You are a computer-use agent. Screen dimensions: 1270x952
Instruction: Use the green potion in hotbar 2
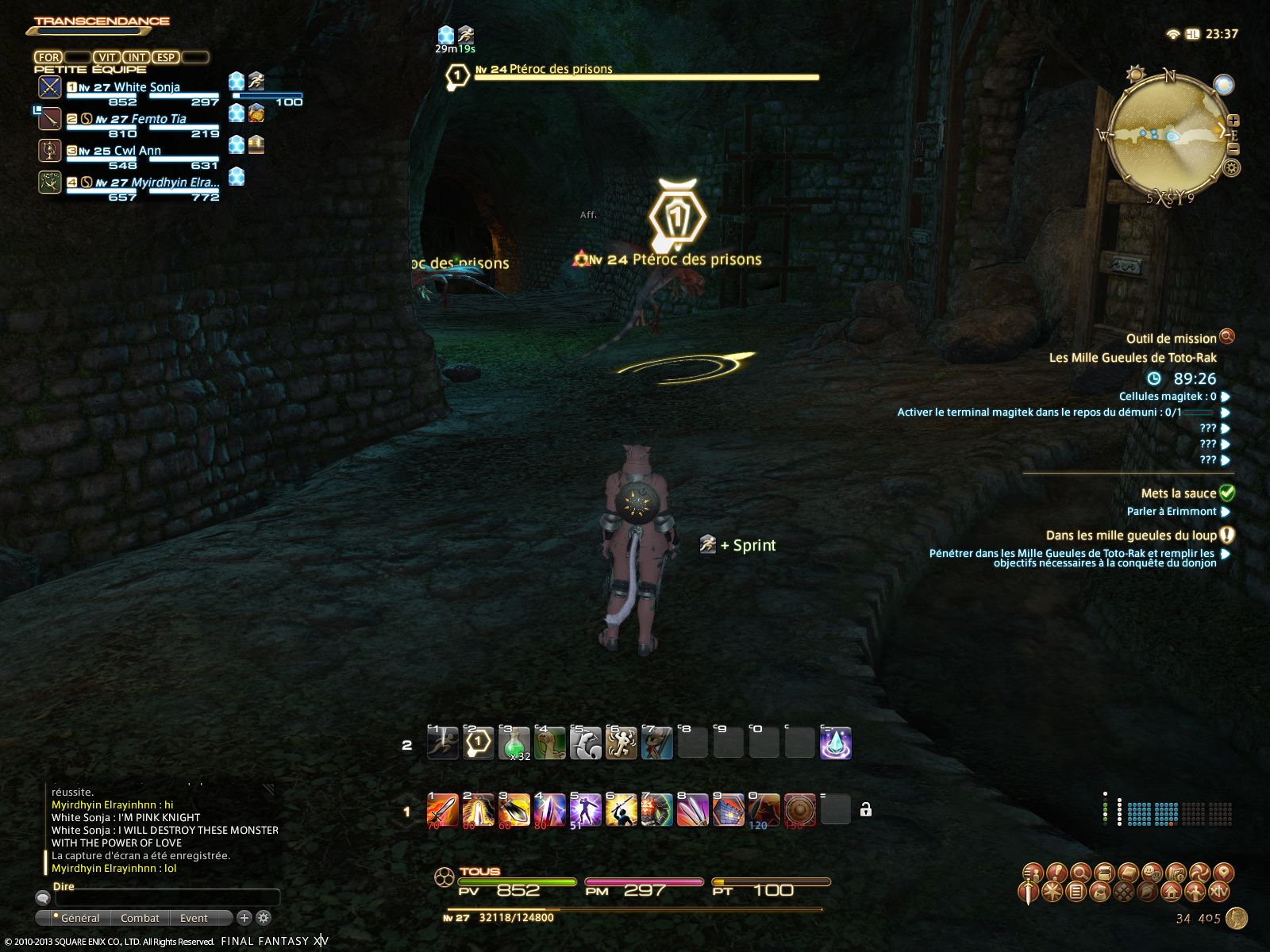(514, 744)
